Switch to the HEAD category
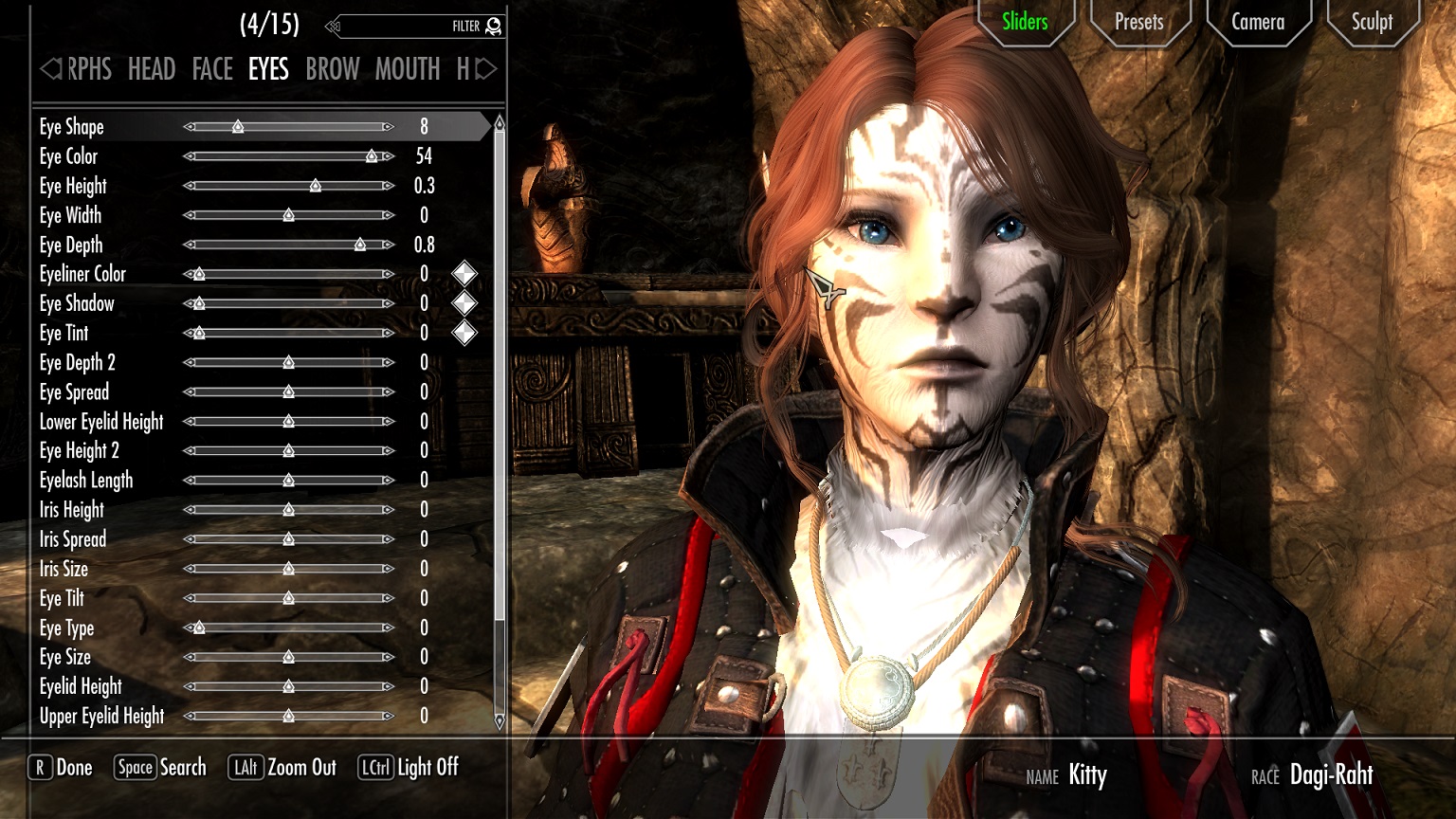 (x=152, y=69)
